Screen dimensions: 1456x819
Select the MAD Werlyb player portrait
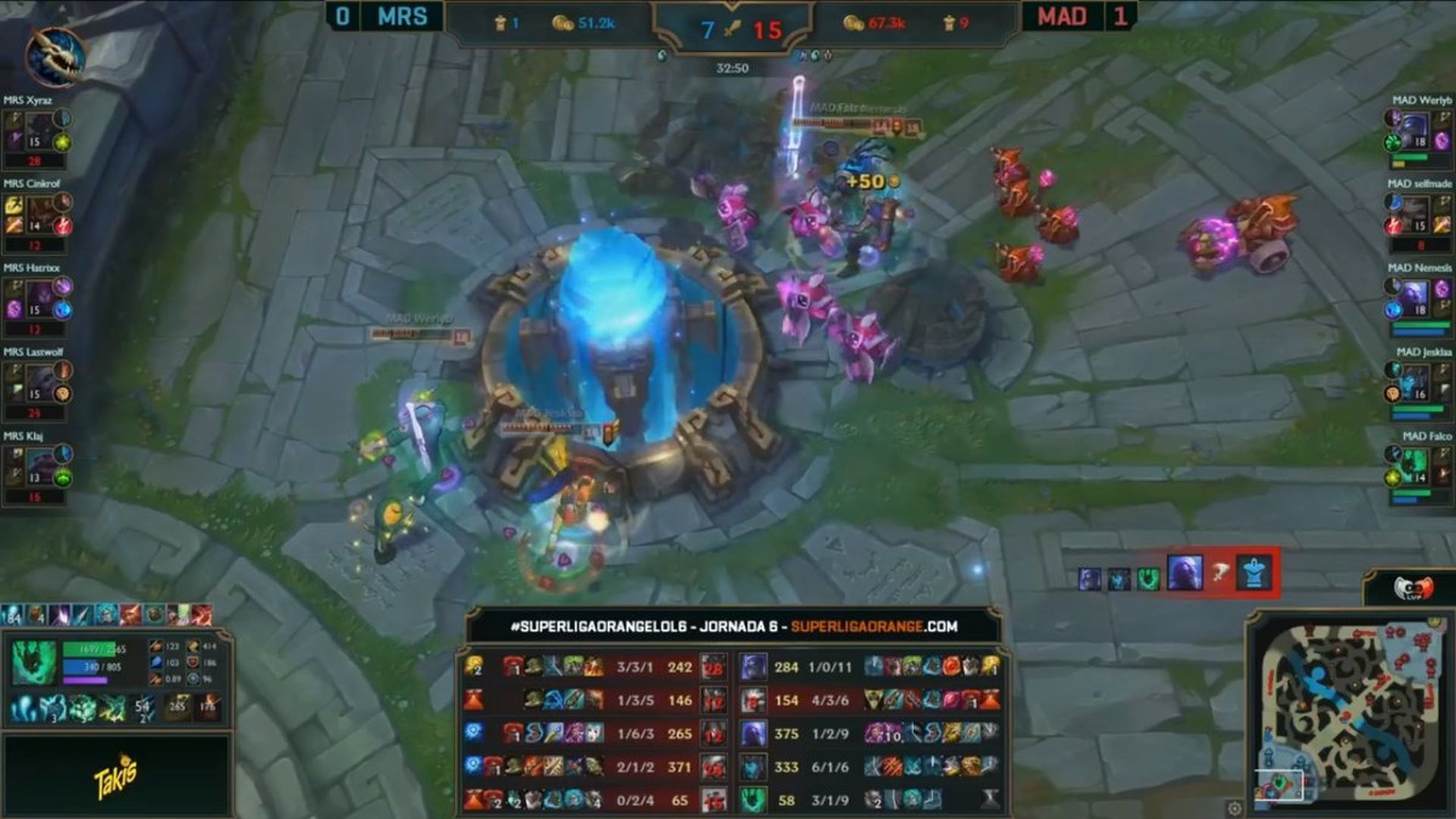point(1415,130)
